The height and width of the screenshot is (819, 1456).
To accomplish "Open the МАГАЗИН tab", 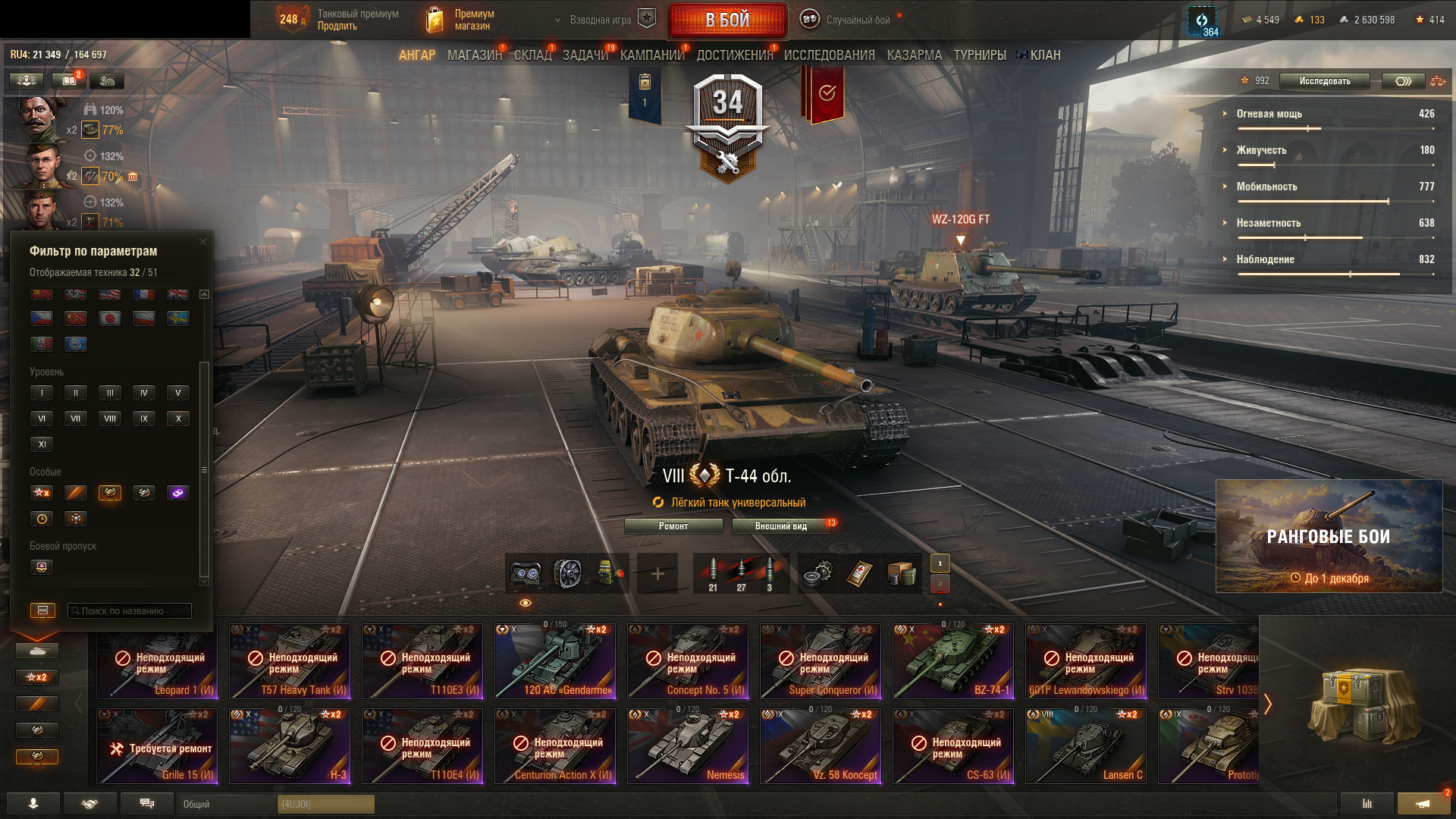I will 474,55.
